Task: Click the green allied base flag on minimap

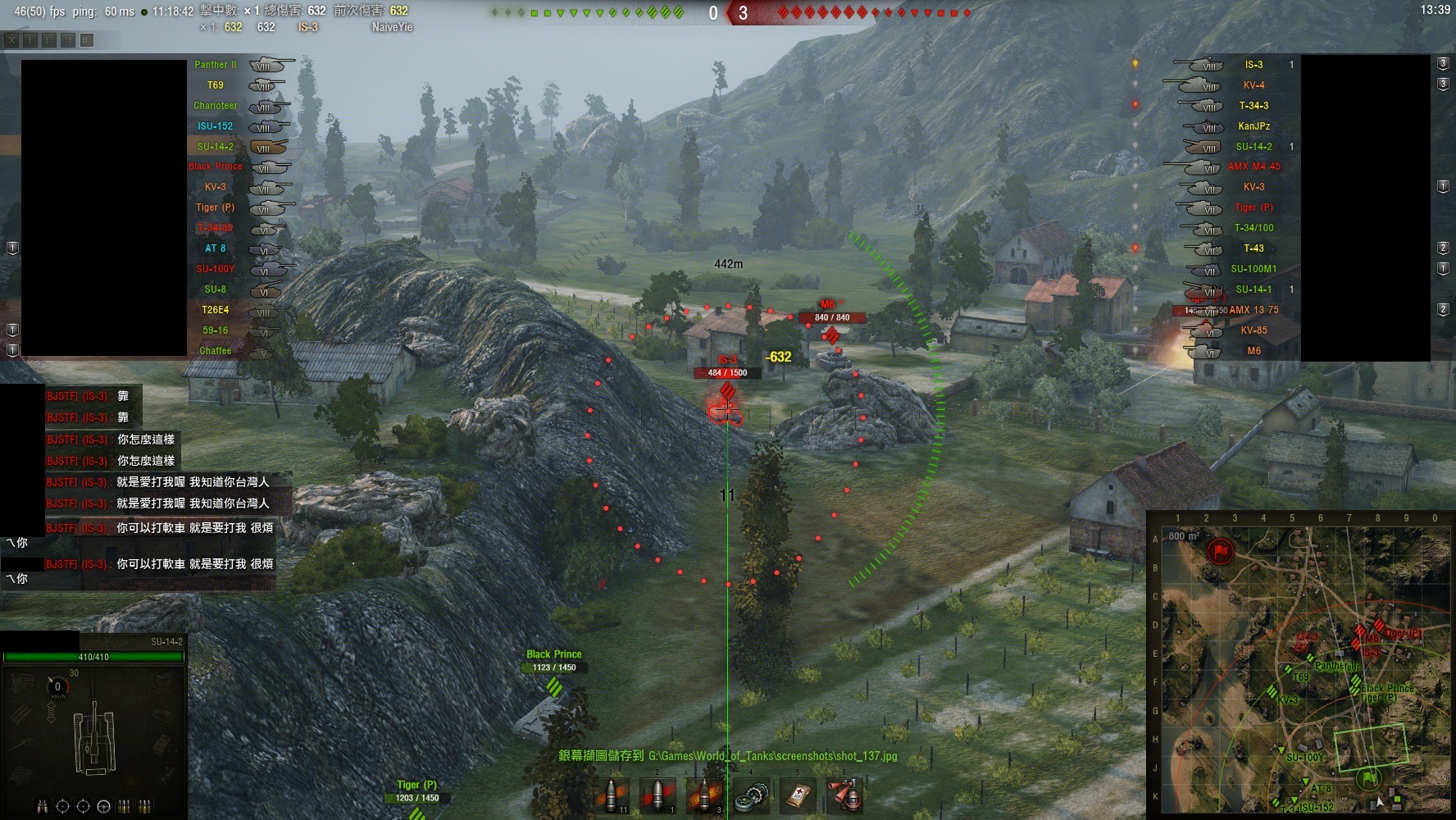Action: pyautogui.click(x=1368, y=777)
